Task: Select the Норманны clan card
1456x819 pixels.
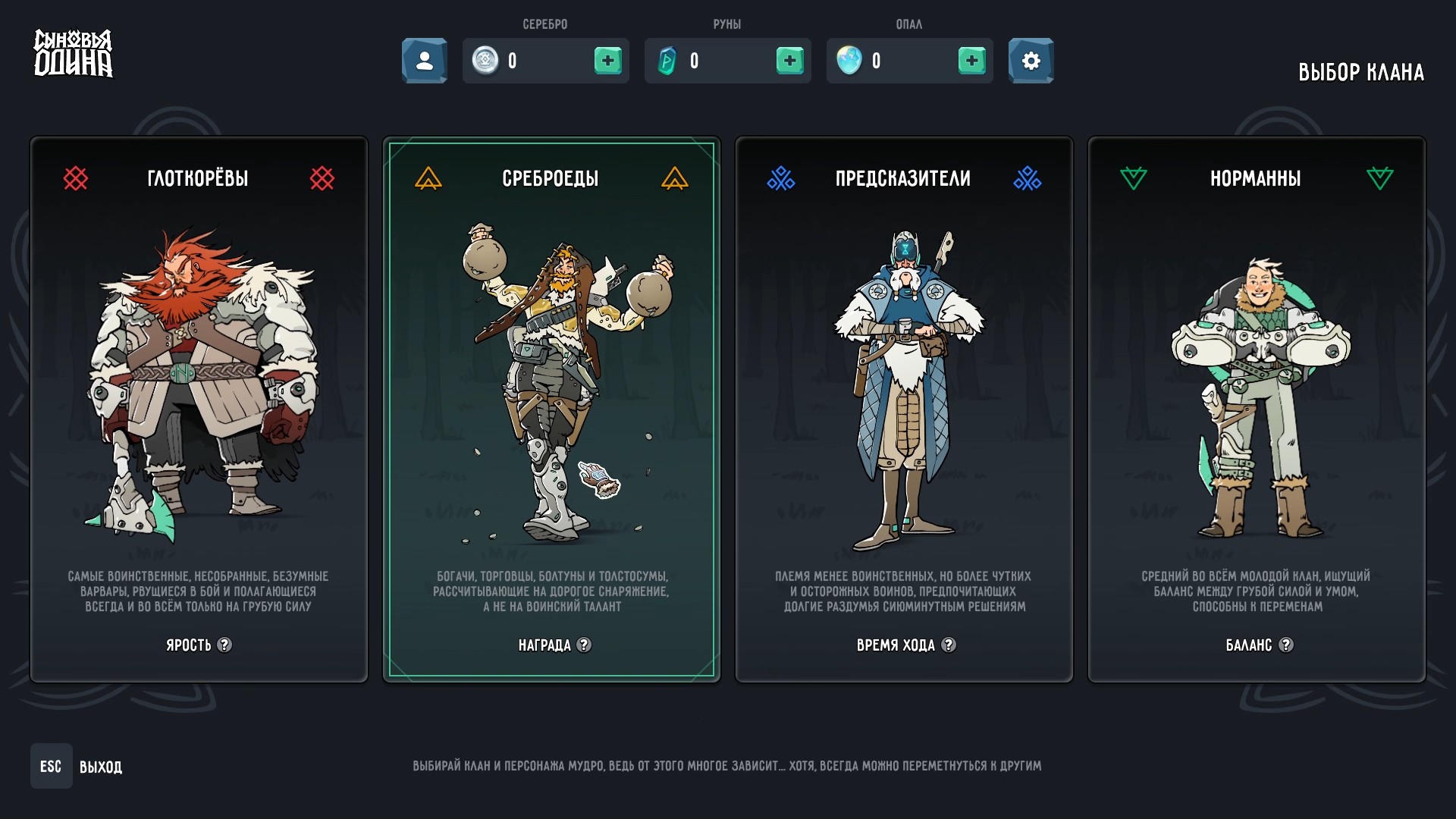Action: coord(1257,409)
